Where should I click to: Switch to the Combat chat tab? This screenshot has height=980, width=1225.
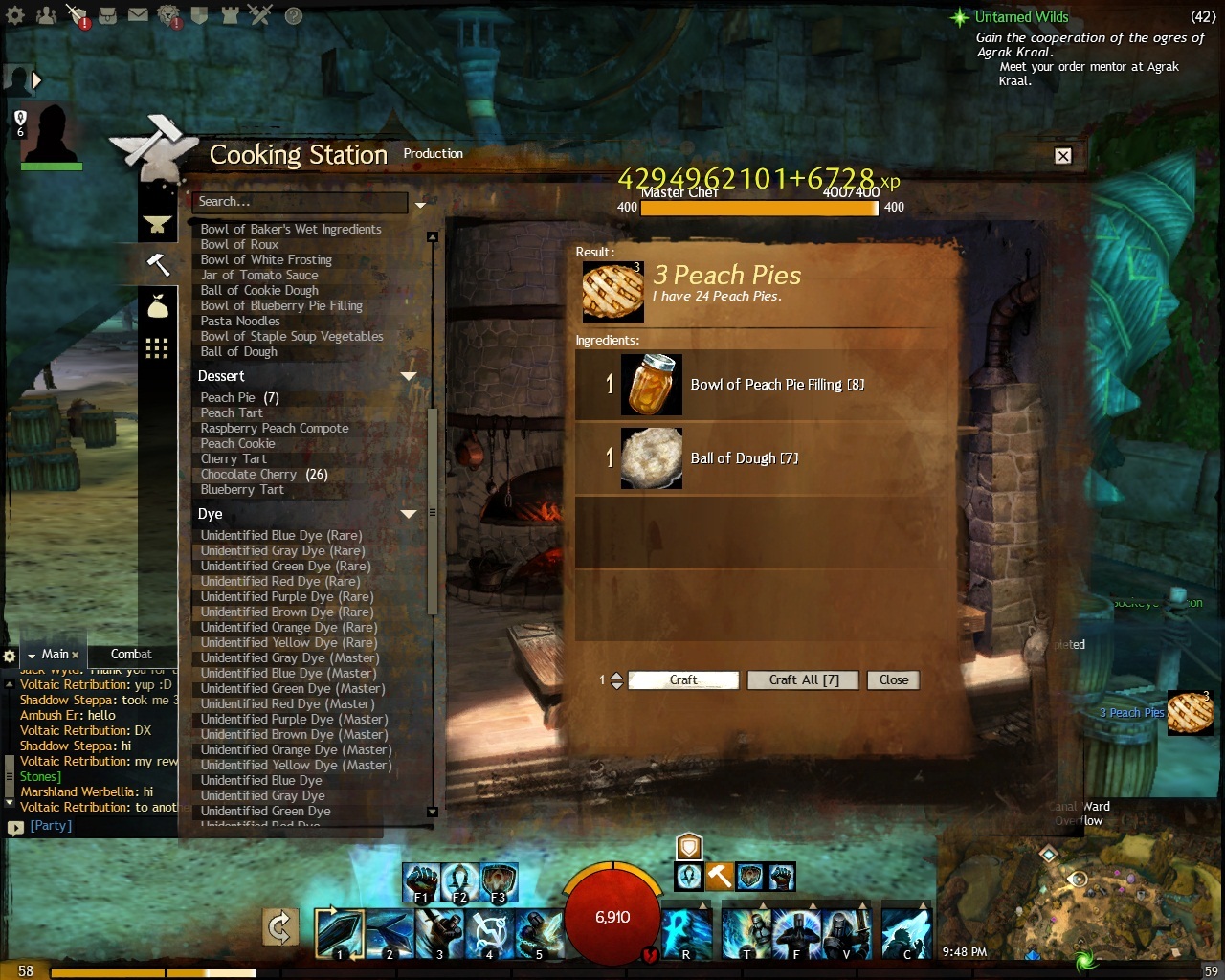(131, 654)
